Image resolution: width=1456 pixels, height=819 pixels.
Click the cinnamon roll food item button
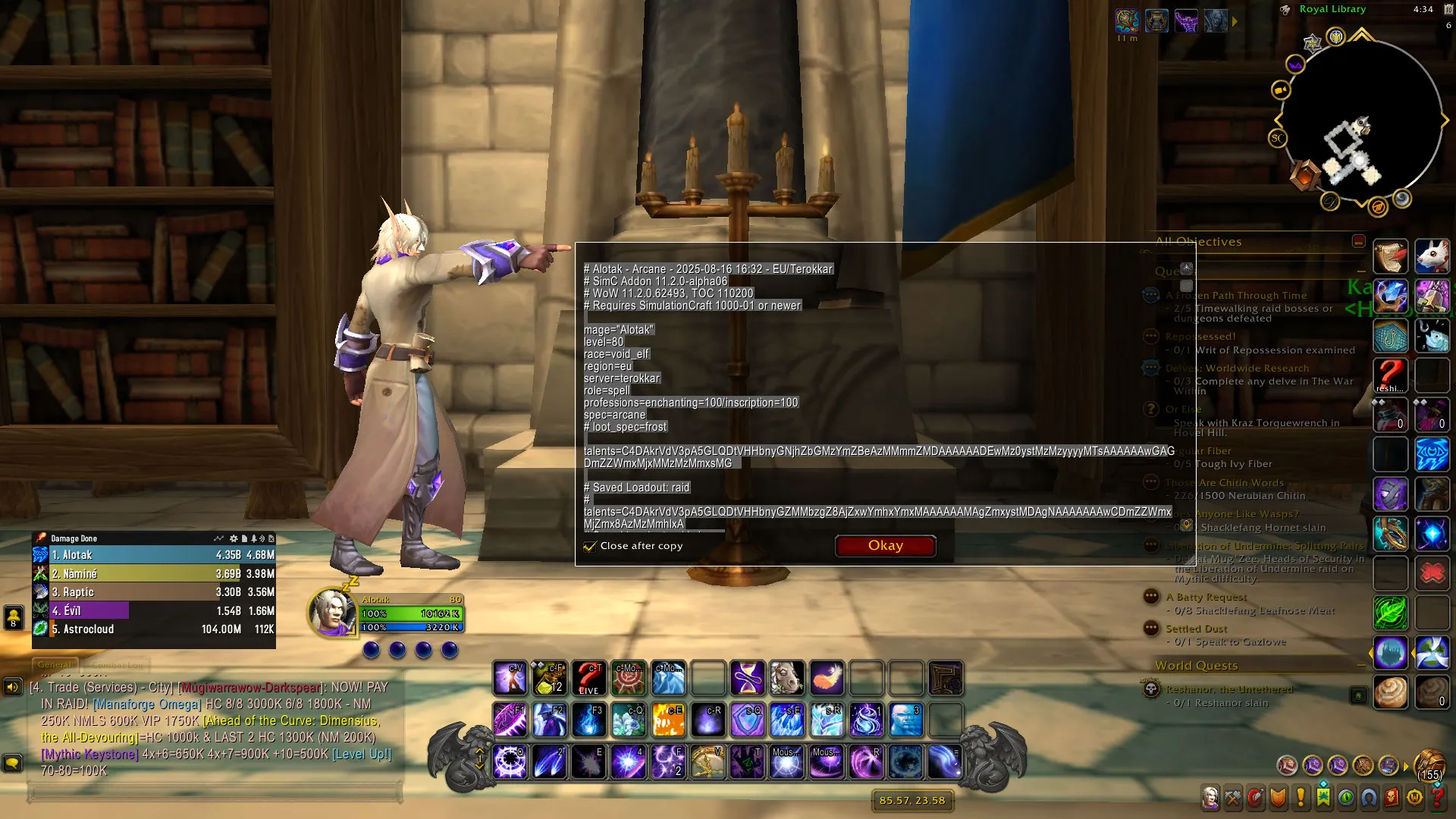click(1390, 692)
